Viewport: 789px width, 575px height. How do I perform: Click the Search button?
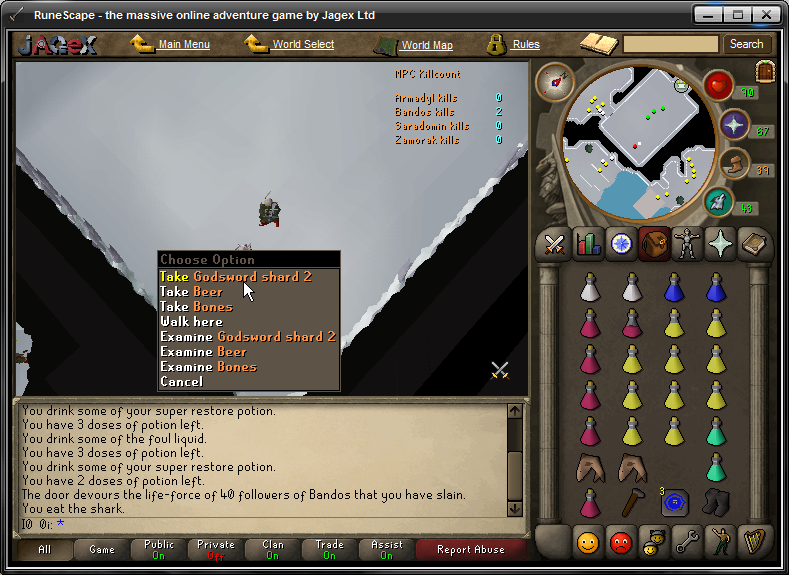[x=746, y=44]
